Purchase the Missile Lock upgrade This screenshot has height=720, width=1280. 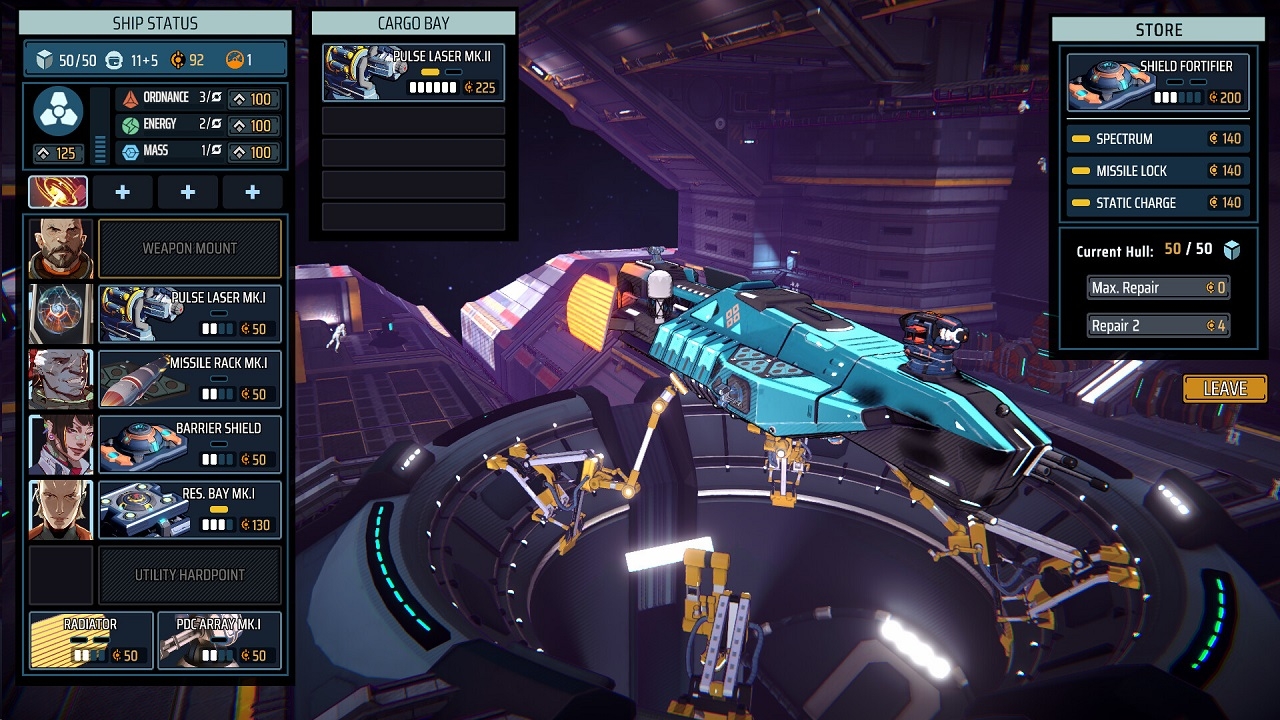coord(1158,171)
